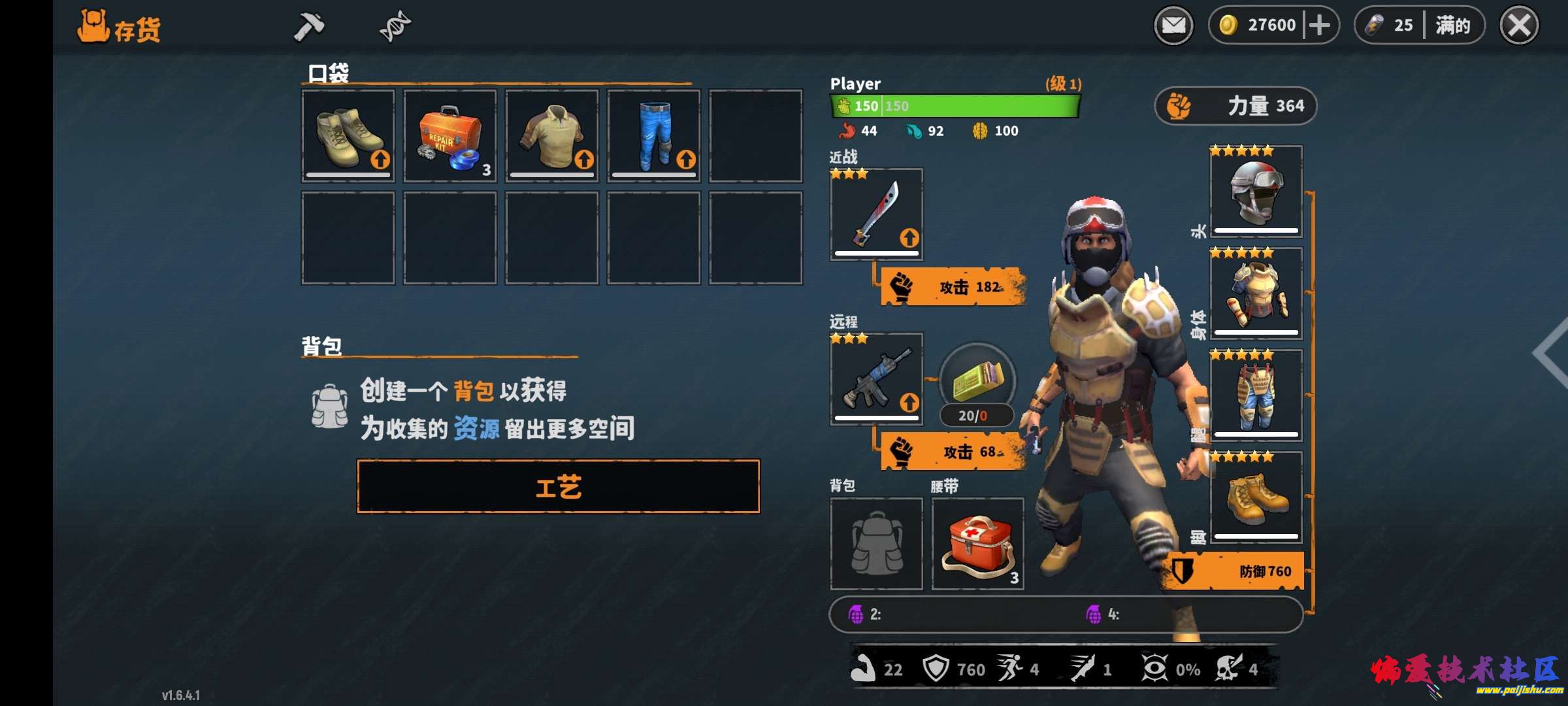Open the DNA skills tab
The width and height of the screenshot is (1568, 706).
(395, 27)
